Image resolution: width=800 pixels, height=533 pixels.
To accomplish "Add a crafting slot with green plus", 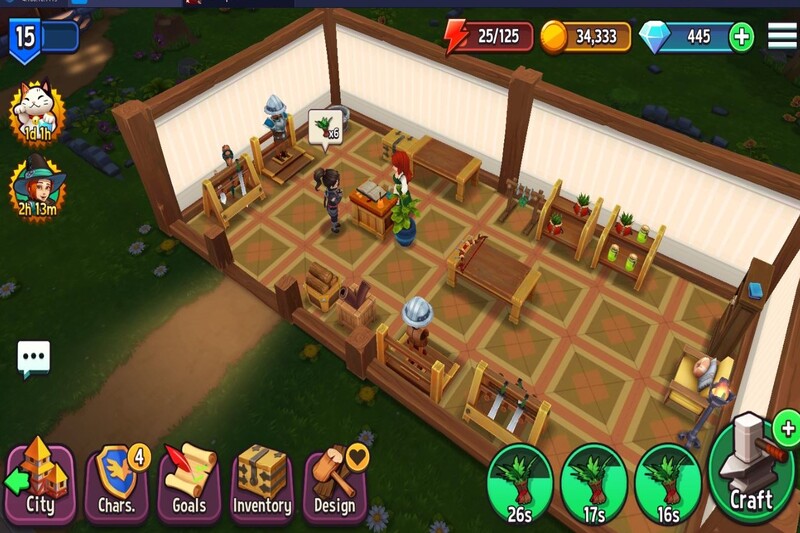I will tap(787, 430).
